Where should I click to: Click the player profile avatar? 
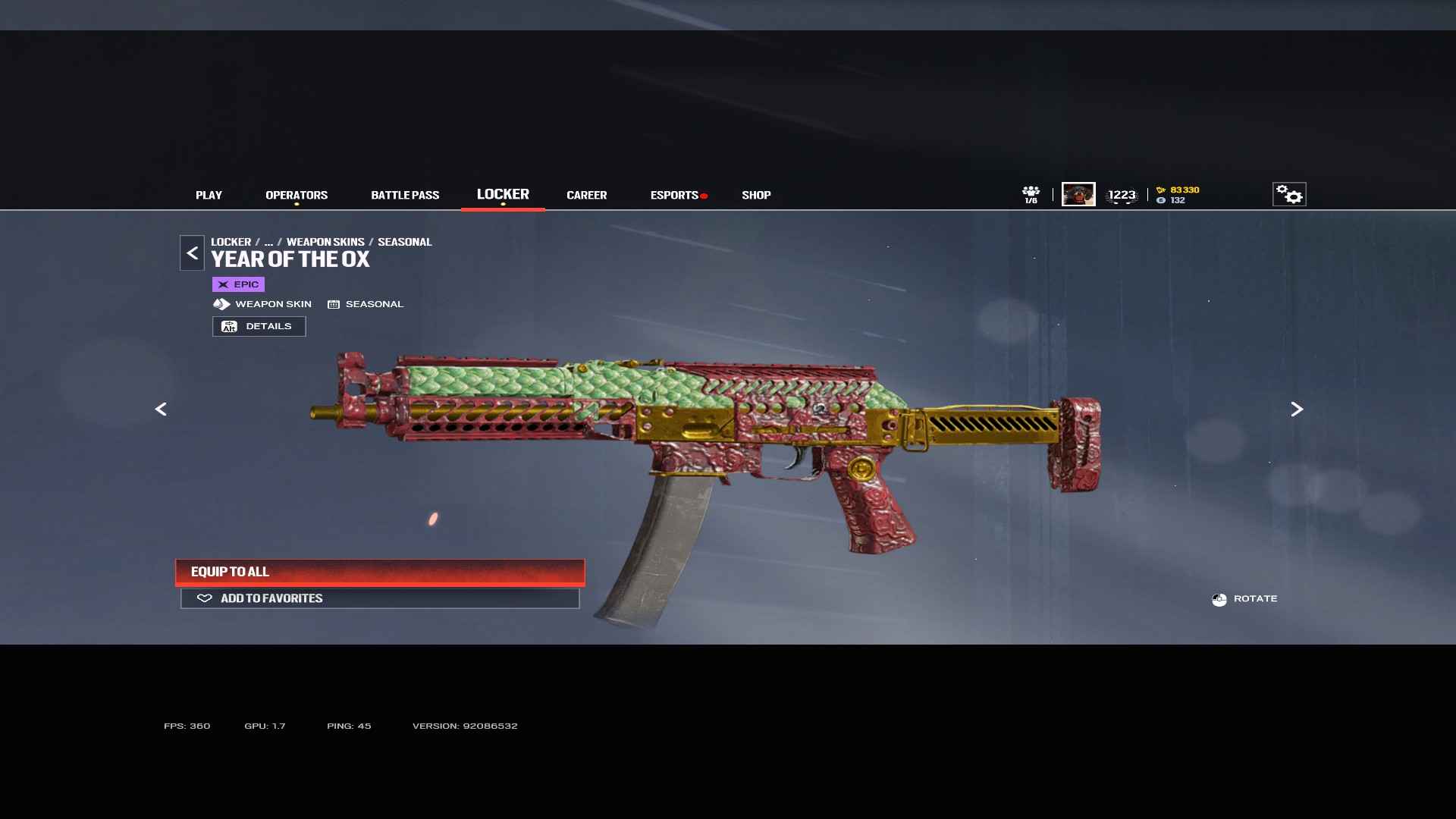click(x=1078, y=194)
